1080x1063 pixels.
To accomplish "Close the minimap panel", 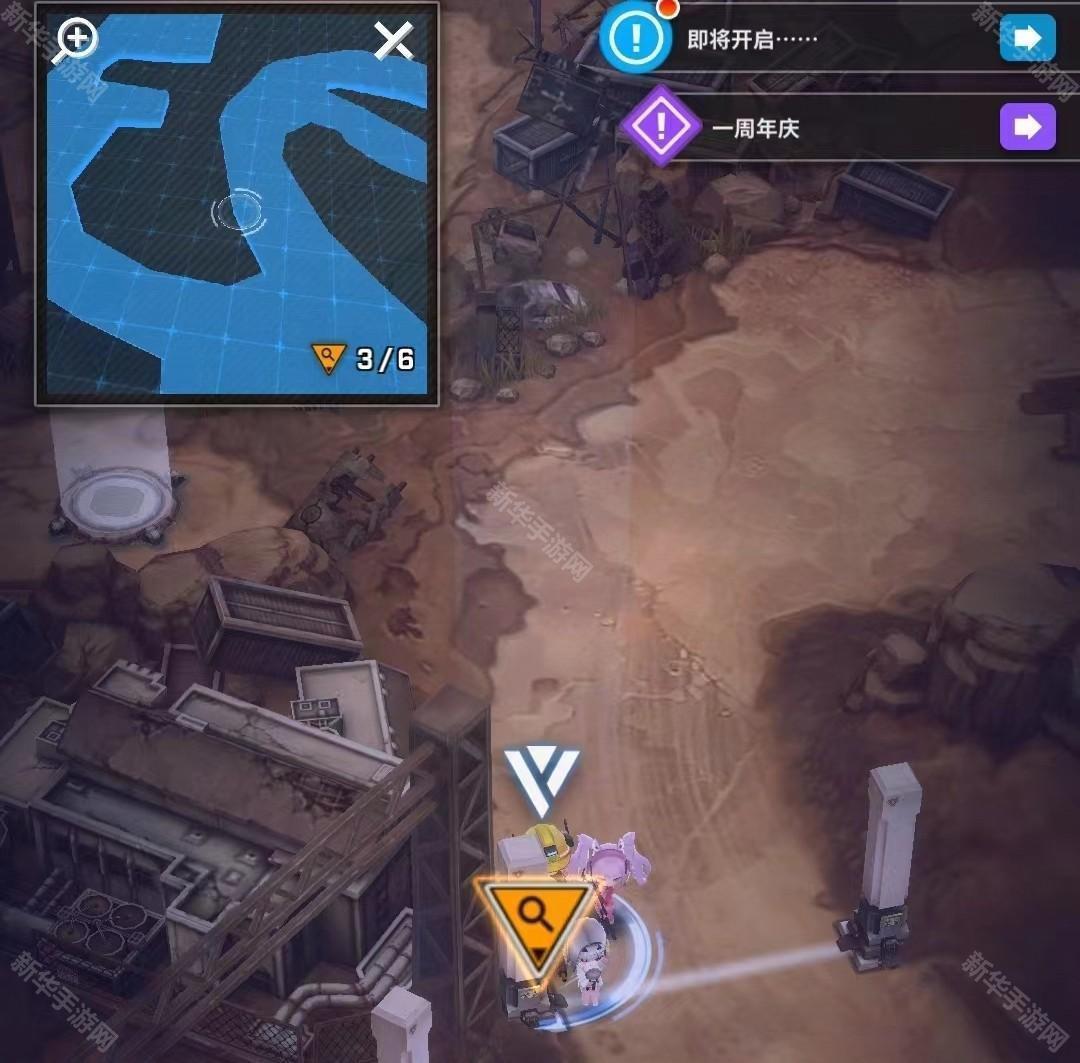I will tap(394, 41).
